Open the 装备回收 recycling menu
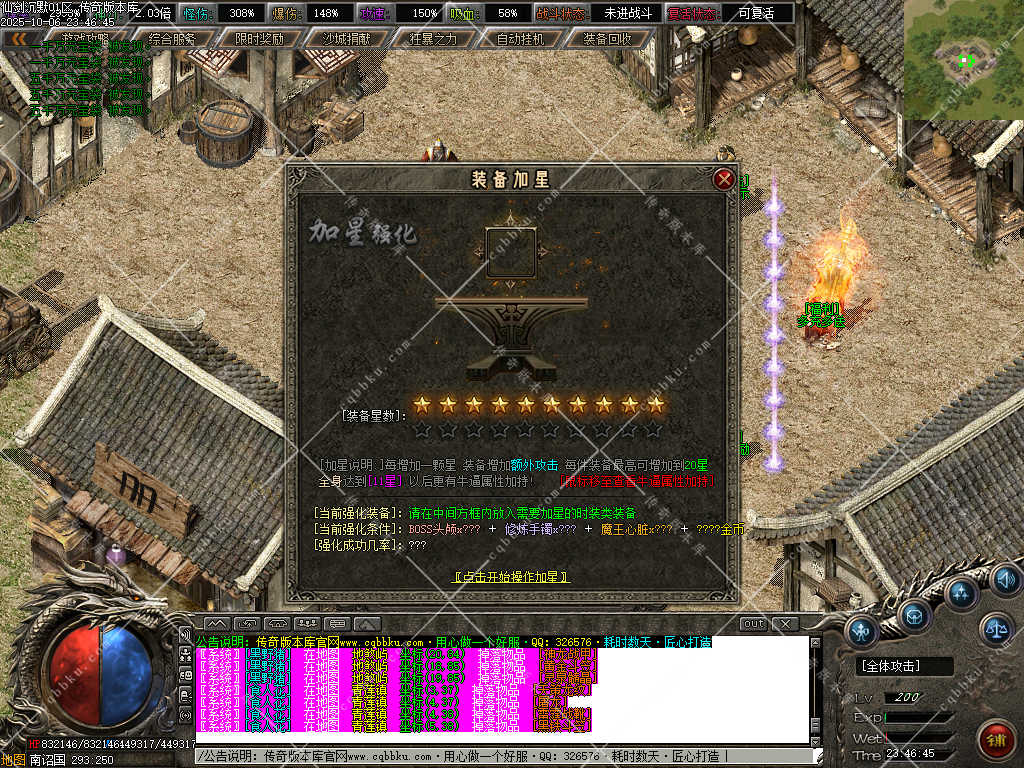Viewport: 1024px width, 768px height. pos(607,39)
